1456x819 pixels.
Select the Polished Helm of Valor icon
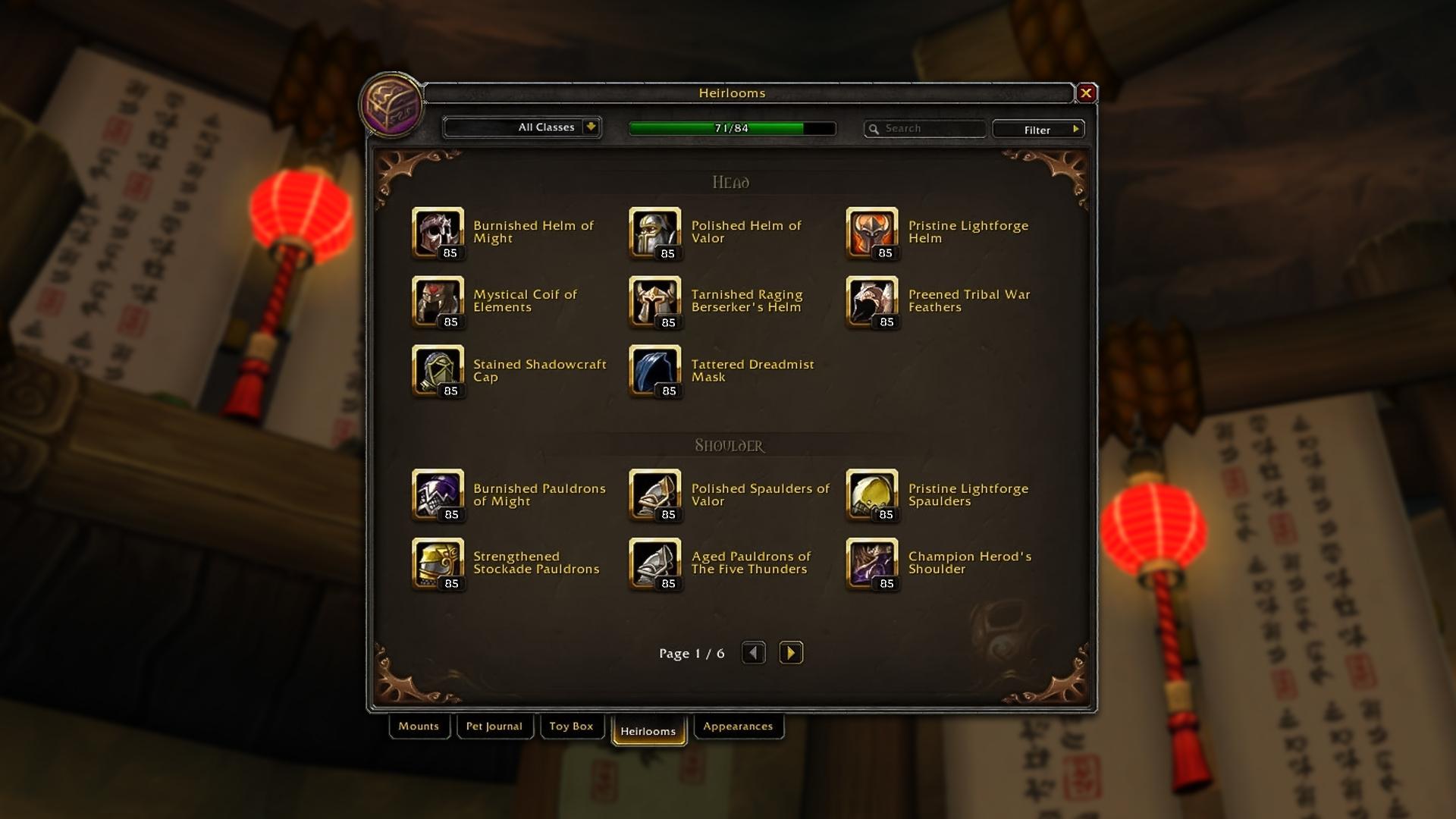[654, 233]
